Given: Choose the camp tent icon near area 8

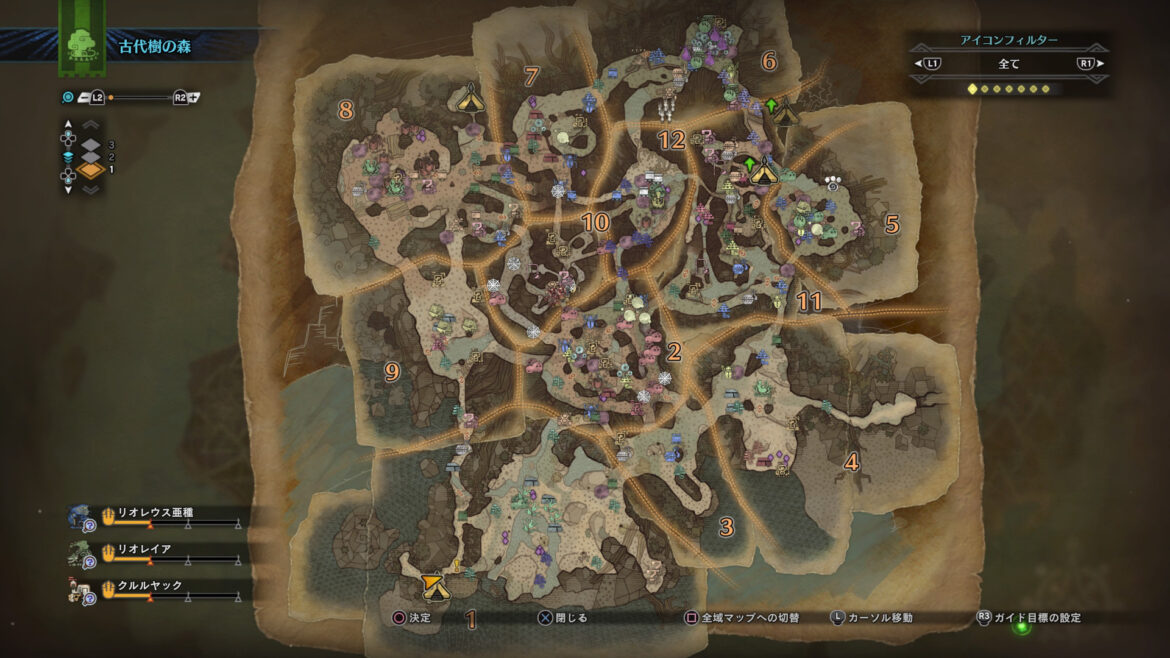Looking at the screenshot, I should [467, 98].
